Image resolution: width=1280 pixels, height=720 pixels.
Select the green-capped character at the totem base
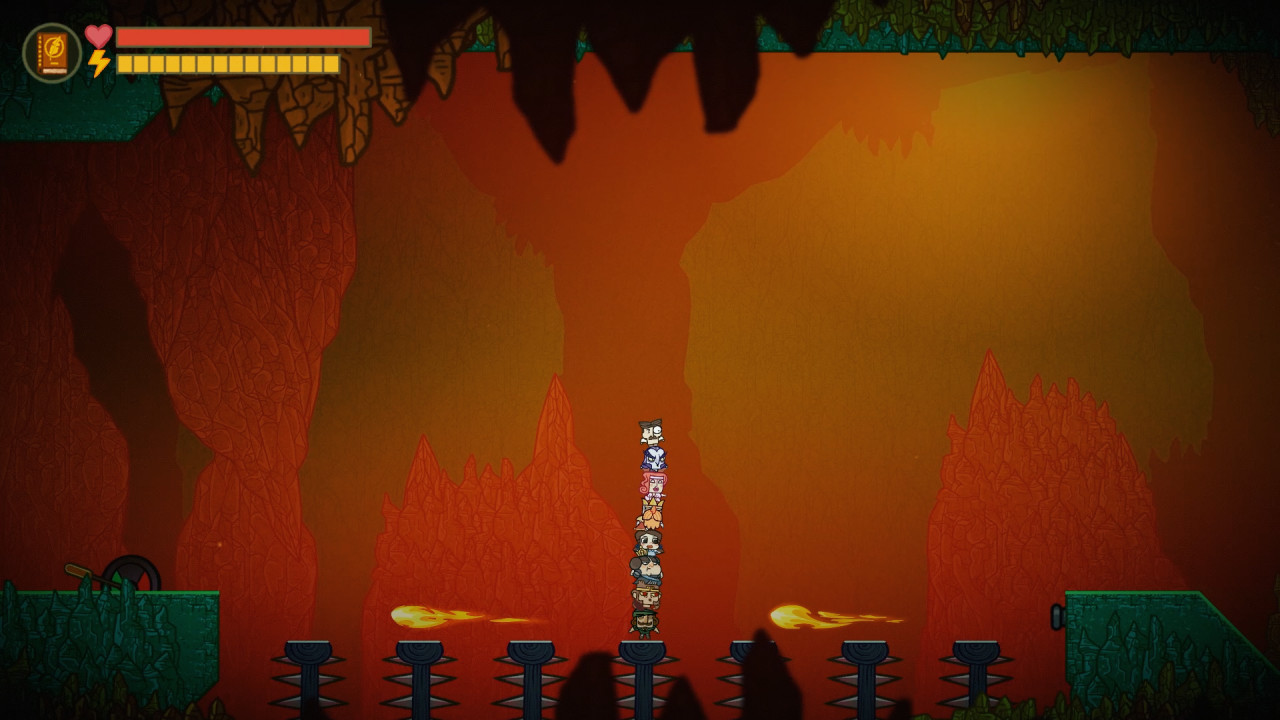coord(648,622)
